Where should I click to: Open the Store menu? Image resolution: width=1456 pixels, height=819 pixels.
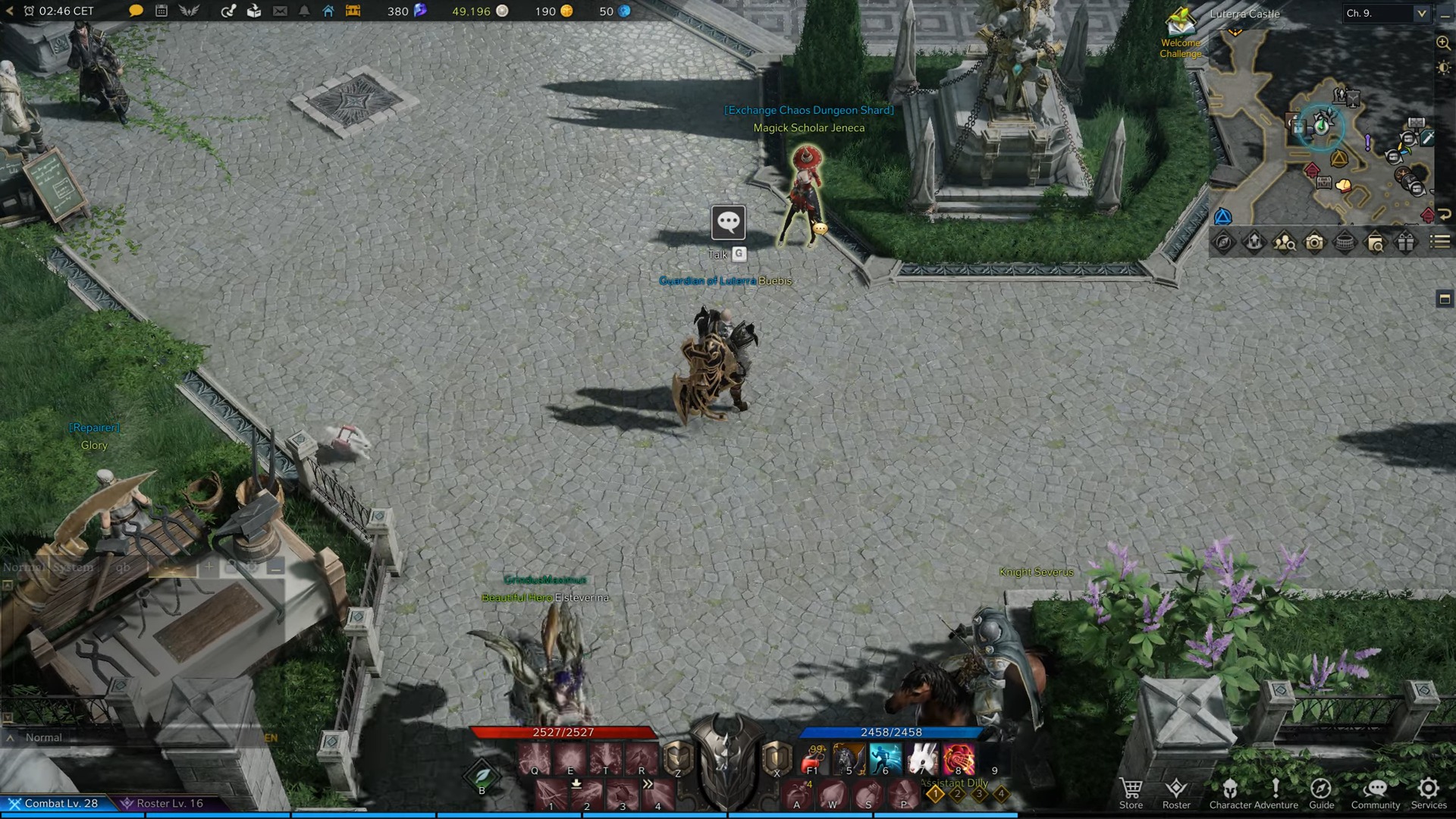pos(1131,793)
